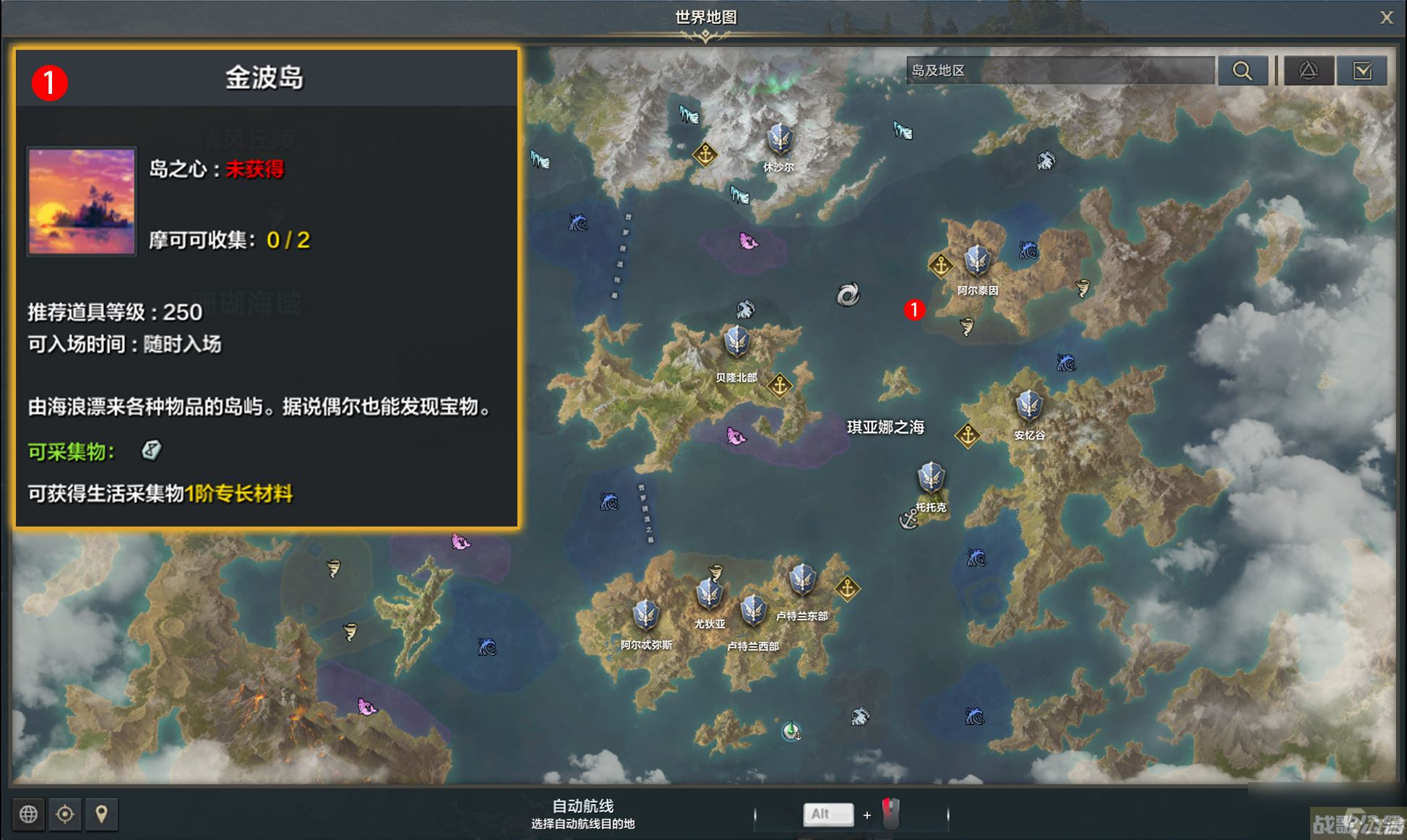Click the current location crosshair icon
This screenshot has width=1407, height=840.
pyautogui.click(x=66, y=814)
